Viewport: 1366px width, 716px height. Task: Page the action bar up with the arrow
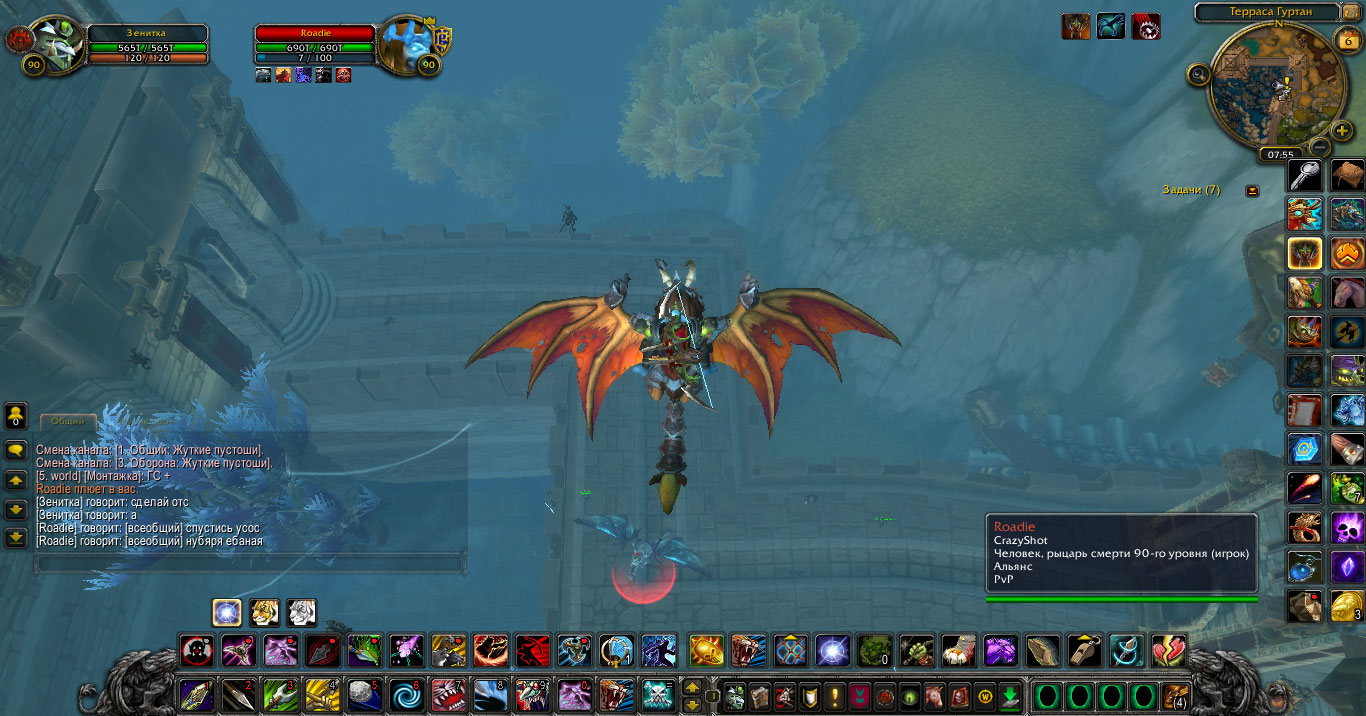pos(692,688)
